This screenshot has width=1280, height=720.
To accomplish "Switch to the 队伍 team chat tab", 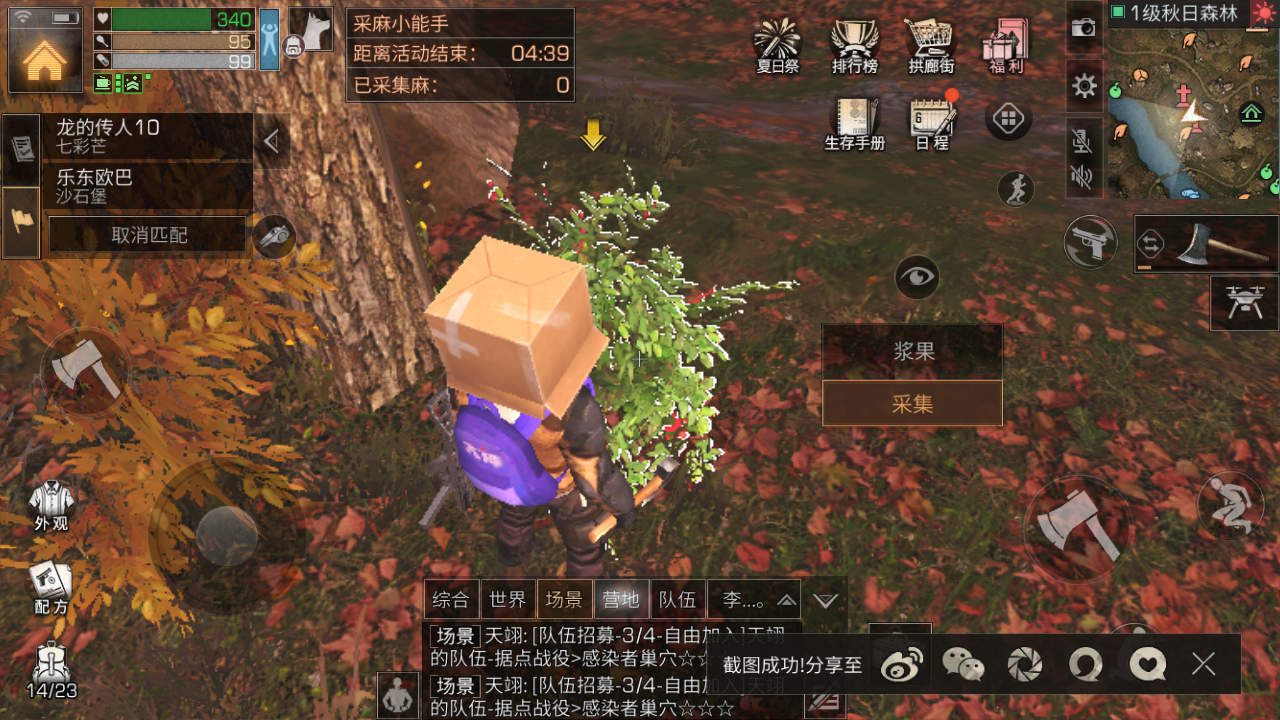I will (678, 600).
